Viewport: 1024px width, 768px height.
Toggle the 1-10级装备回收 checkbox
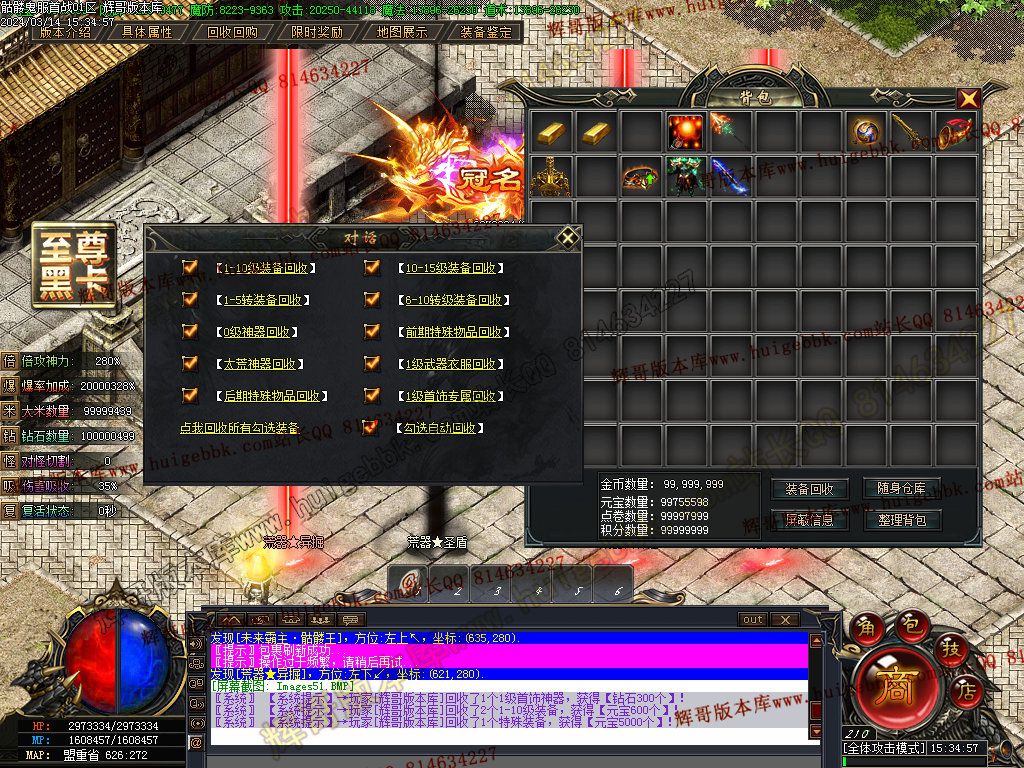(x=190, y=268)
